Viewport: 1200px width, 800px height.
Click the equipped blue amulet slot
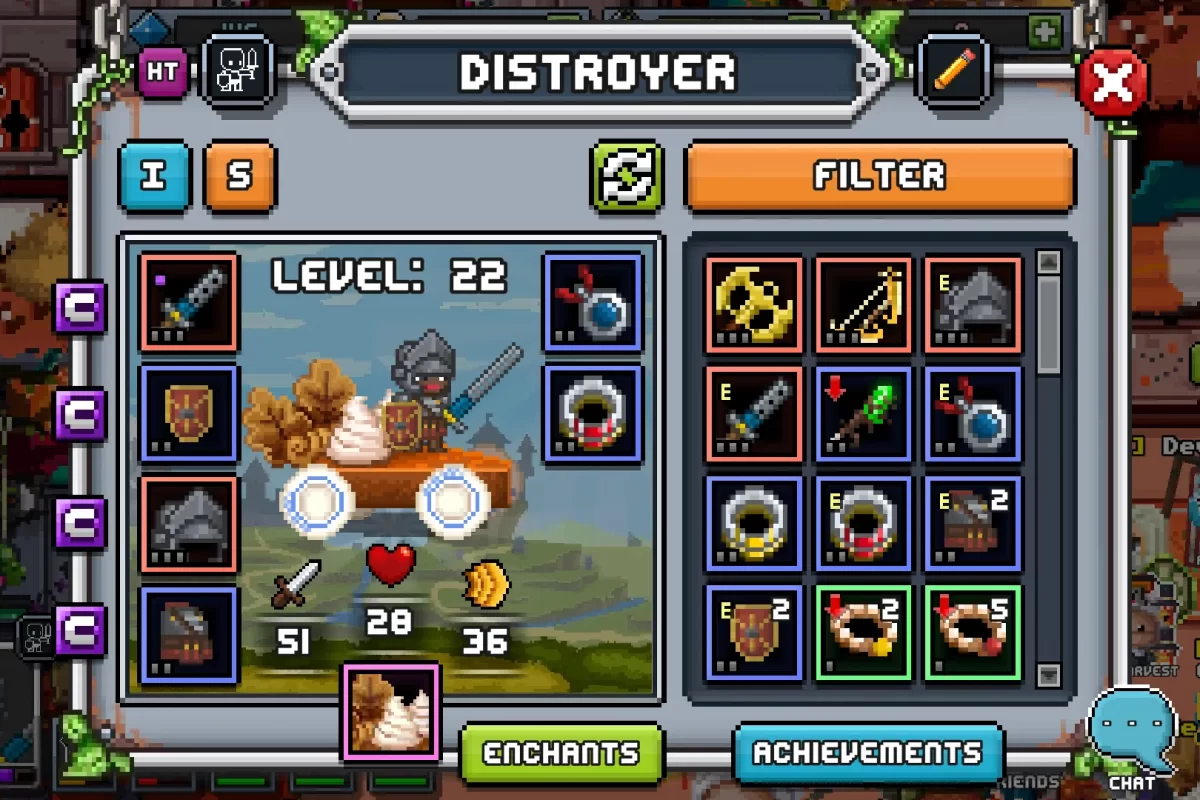tap(592, 303)
